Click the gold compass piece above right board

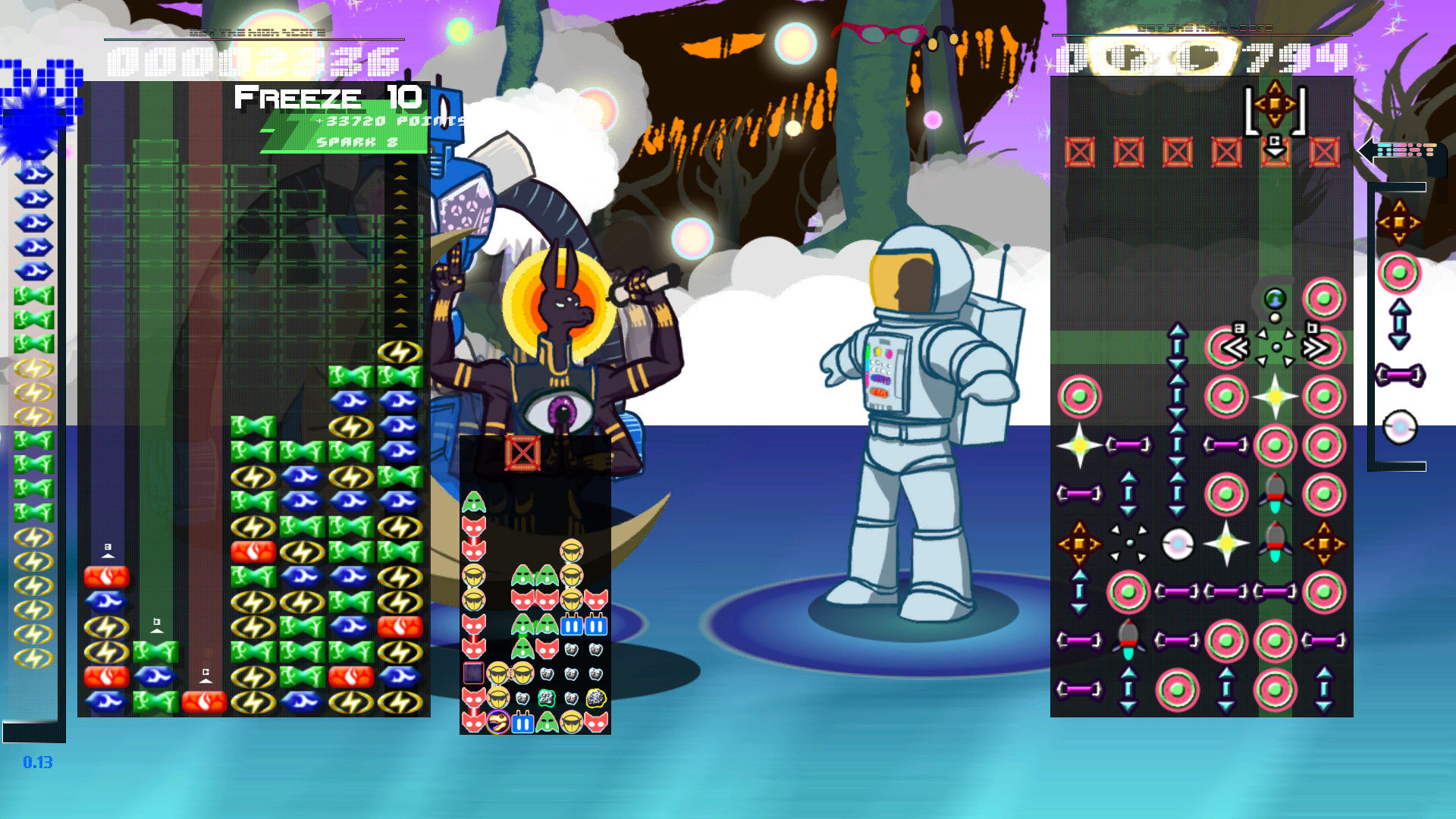click(x=1275, y=104)
